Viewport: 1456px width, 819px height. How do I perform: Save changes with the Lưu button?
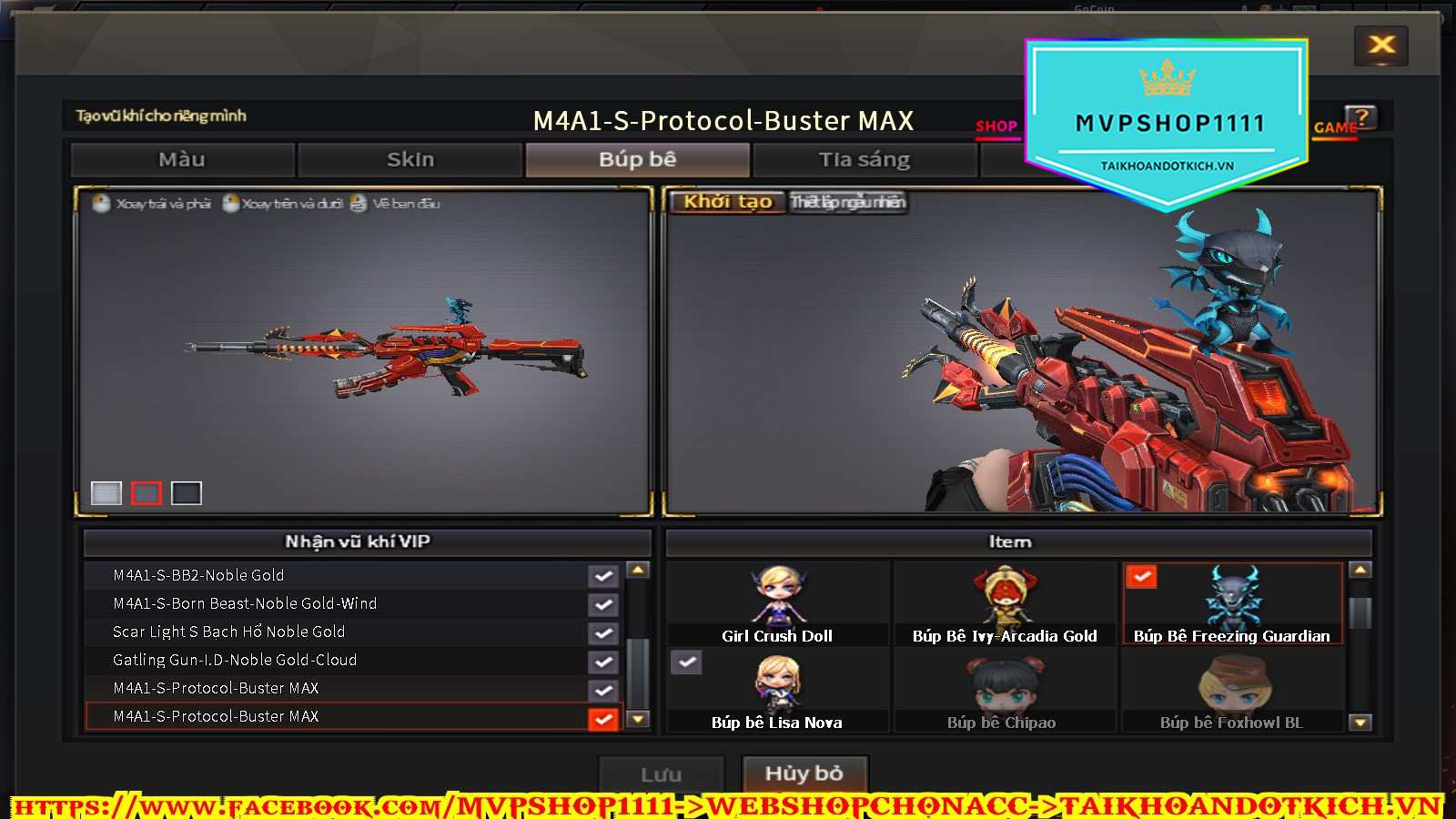(661, 775)
